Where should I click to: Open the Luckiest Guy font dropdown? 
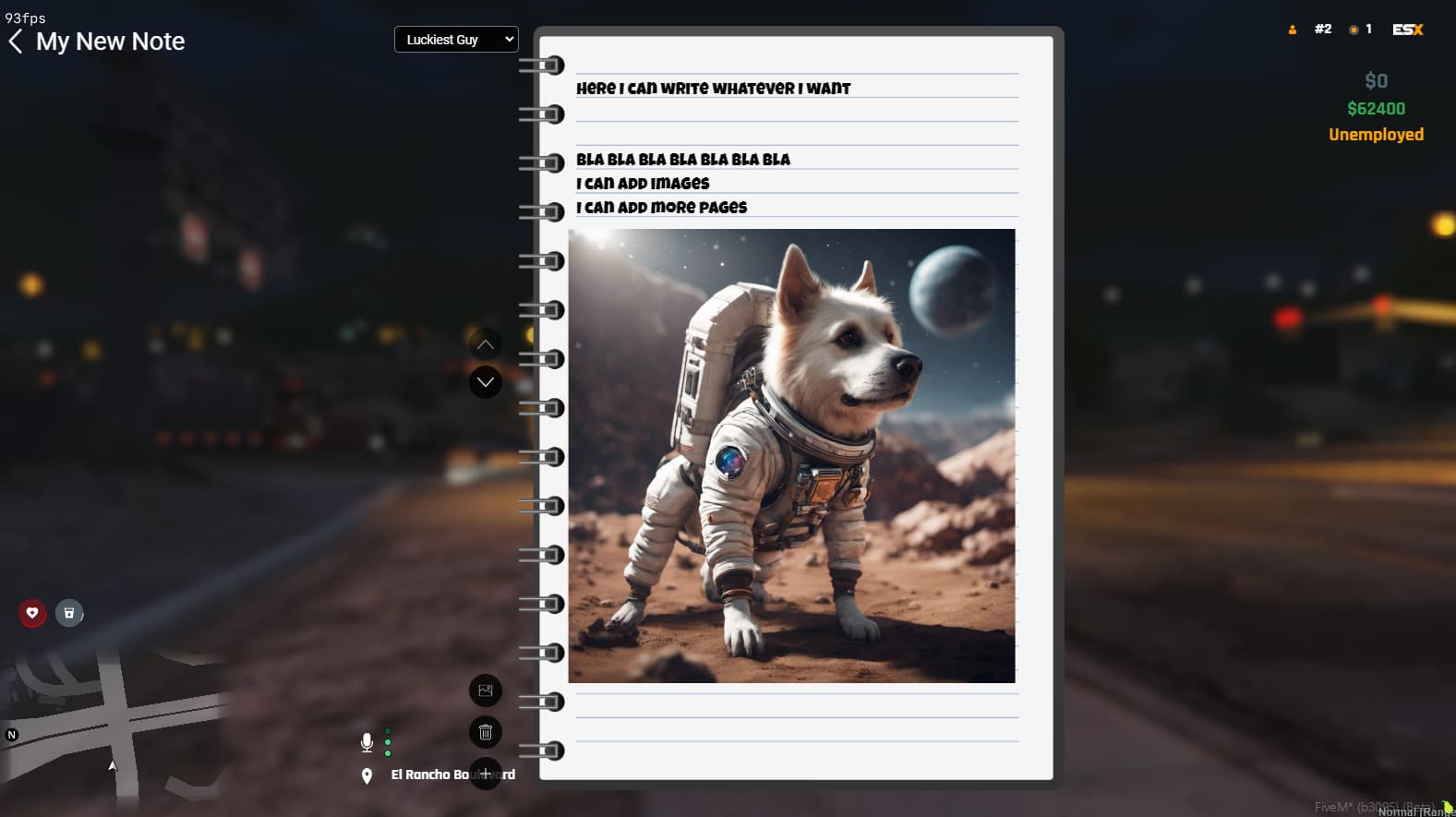(x=456, y=39)
